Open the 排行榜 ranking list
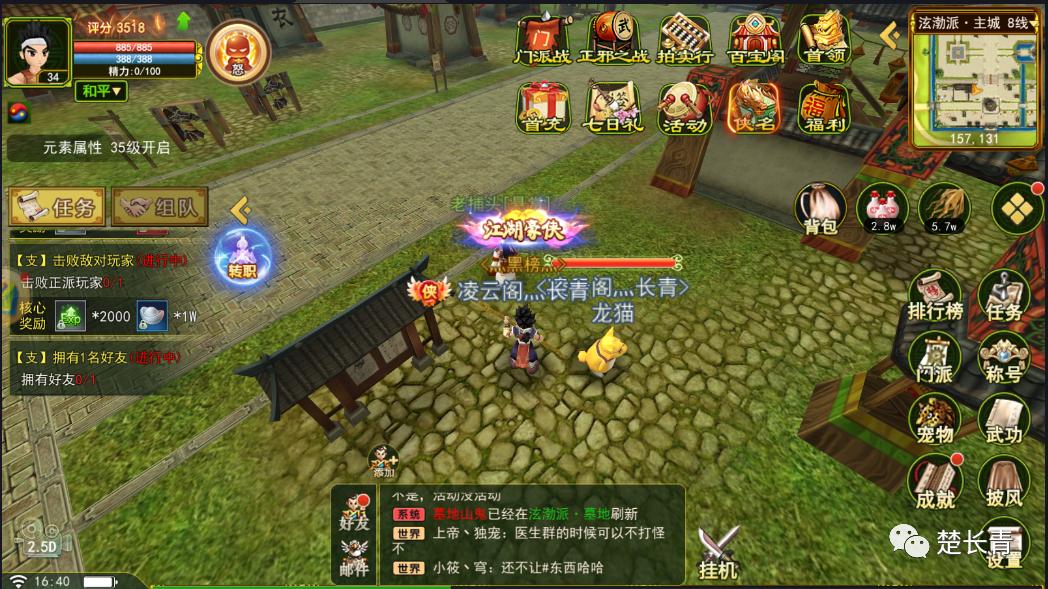The height and width of the screenshot is (589, 1048). [x=934, y=297]
